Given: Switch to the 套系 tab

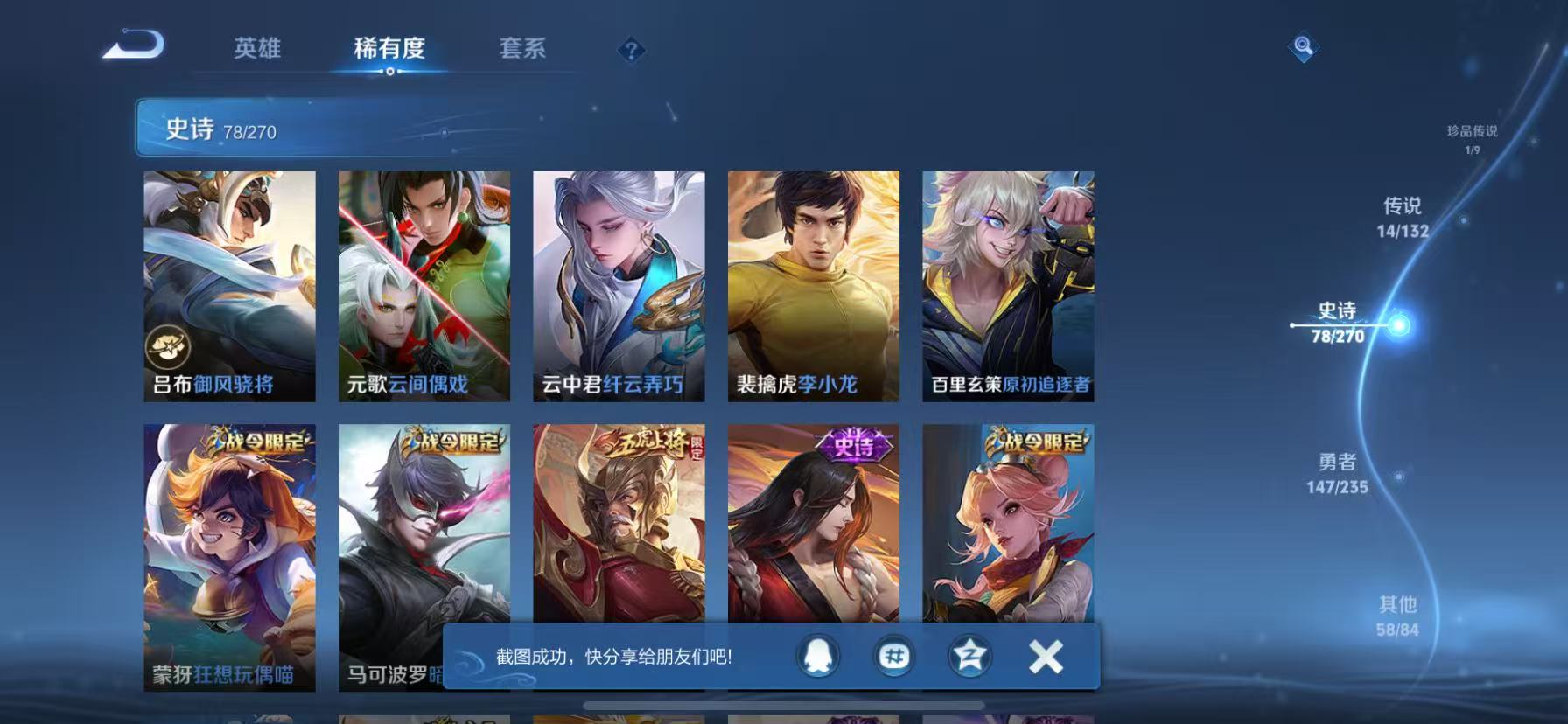Looking at the screenshot, I should [521, 50].
